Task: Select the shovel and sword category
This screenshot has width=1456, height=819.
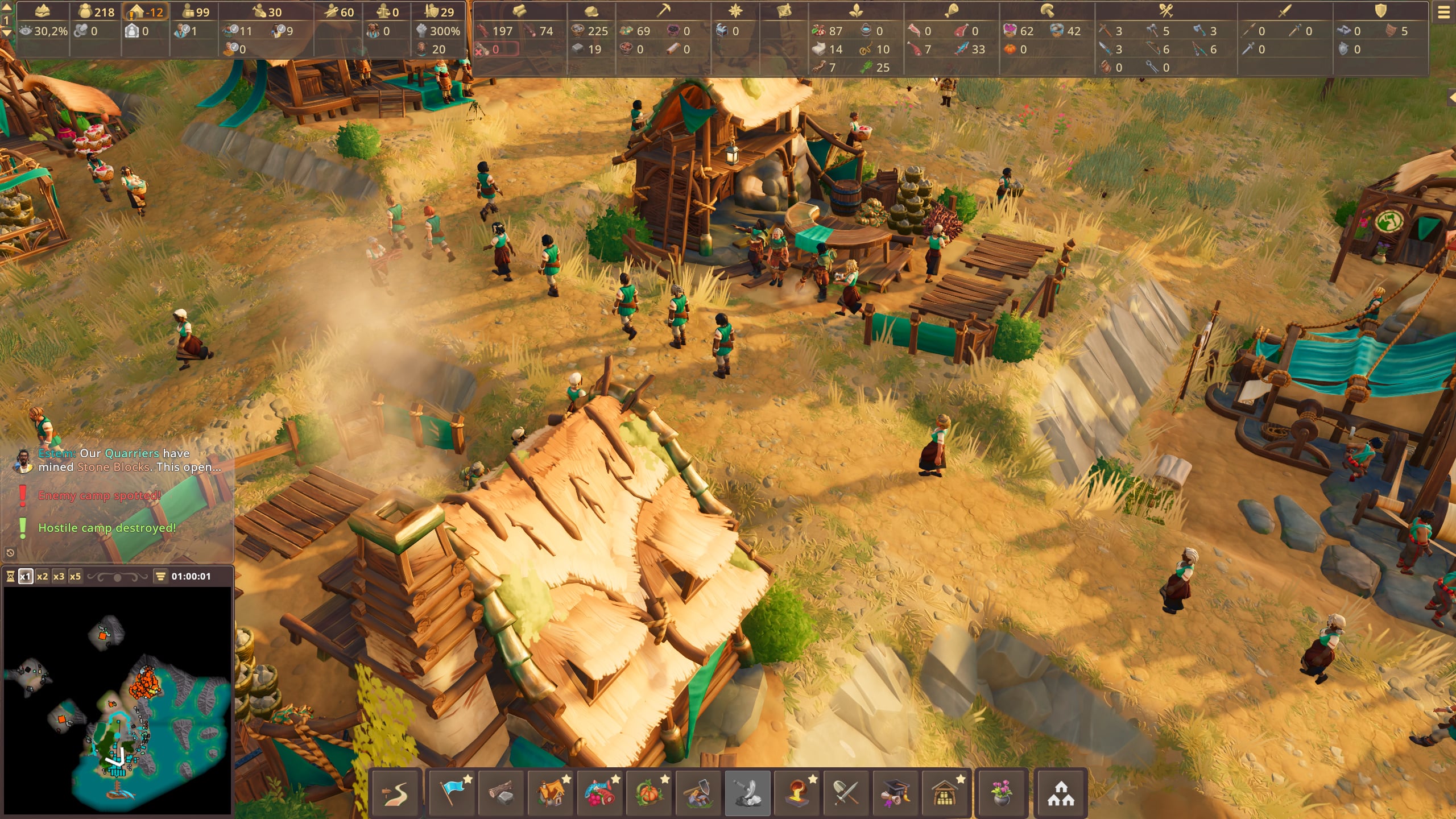Action: coord(846,793)
